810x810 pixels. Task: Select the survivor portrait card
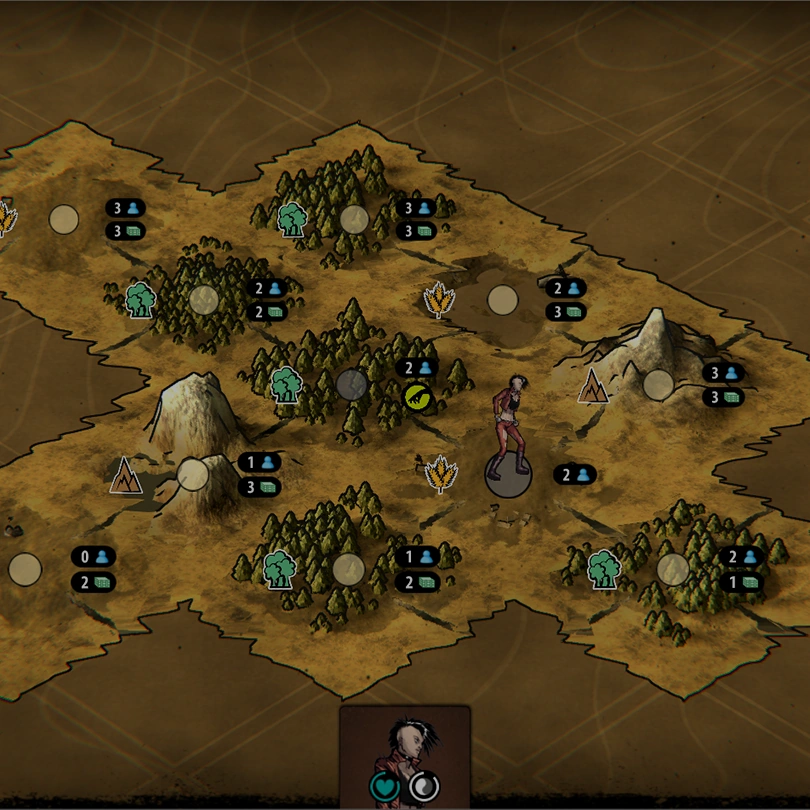tap(404, 756)
